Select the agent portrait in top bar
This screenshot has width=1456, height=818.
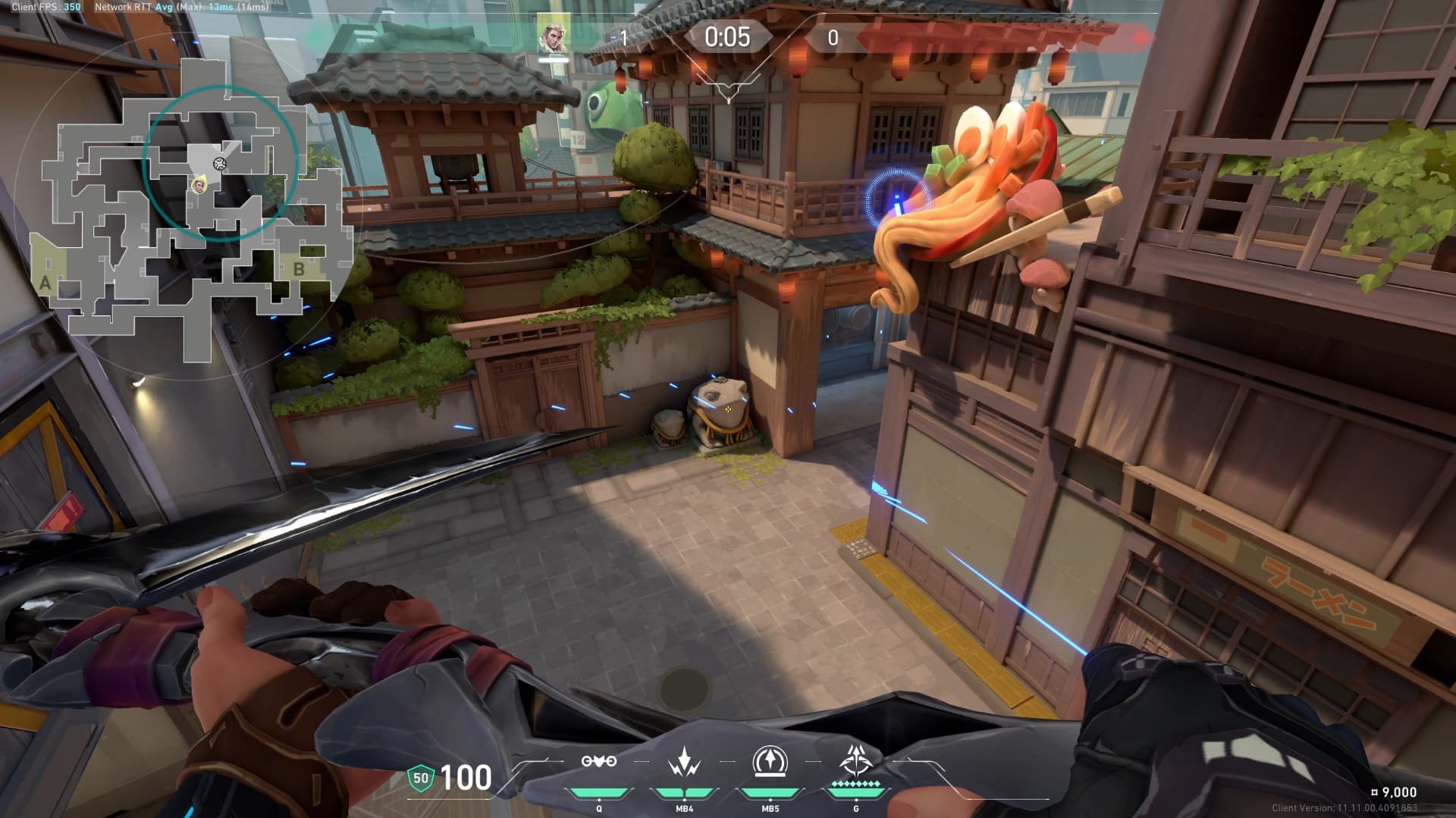coord(554,35)
